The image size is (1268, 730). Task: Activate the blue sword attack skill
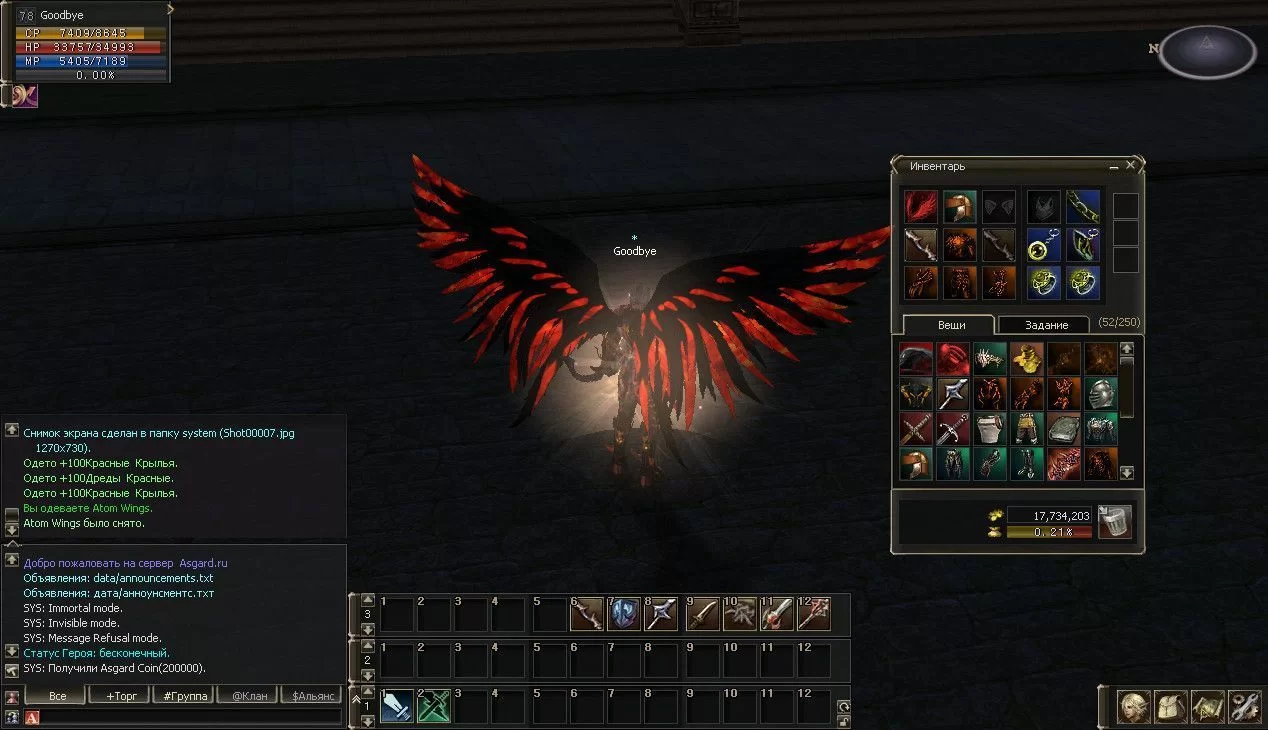coord(397,706)
